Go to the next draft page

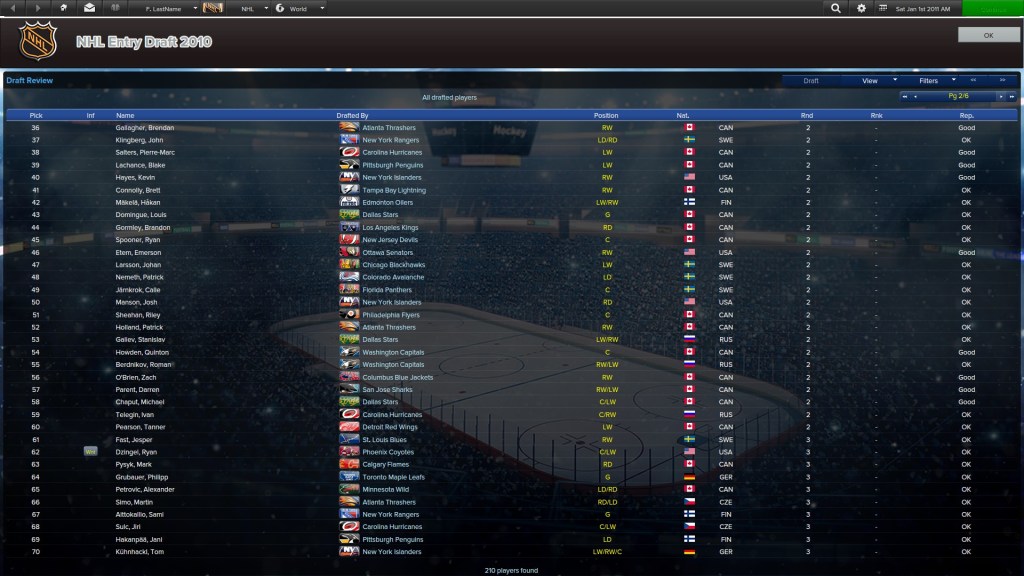pos(999,97)
